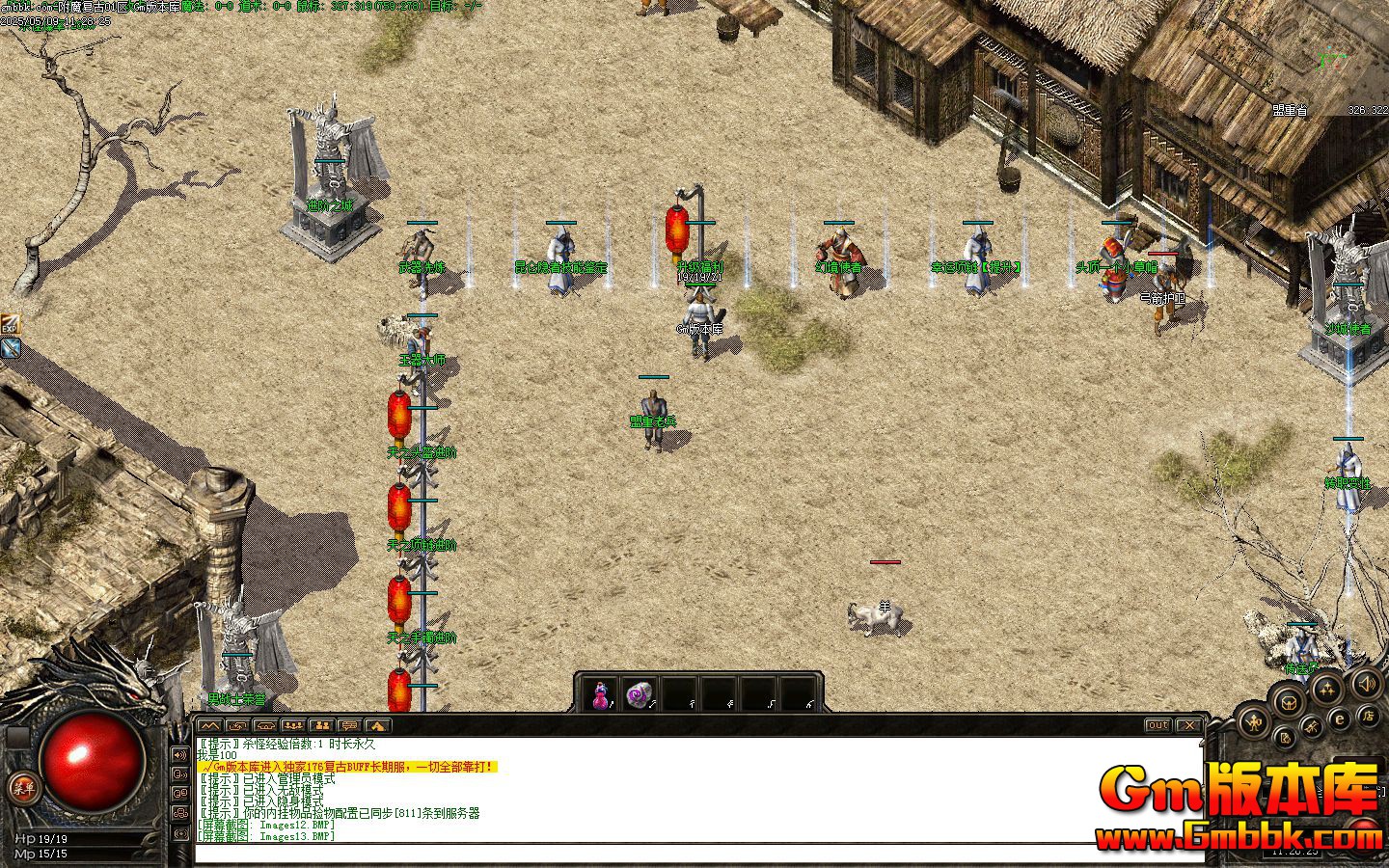This screenshot has height=868, width=1389.
Task: Toggle the speaker button left of chat
Action: click(180, 754)
